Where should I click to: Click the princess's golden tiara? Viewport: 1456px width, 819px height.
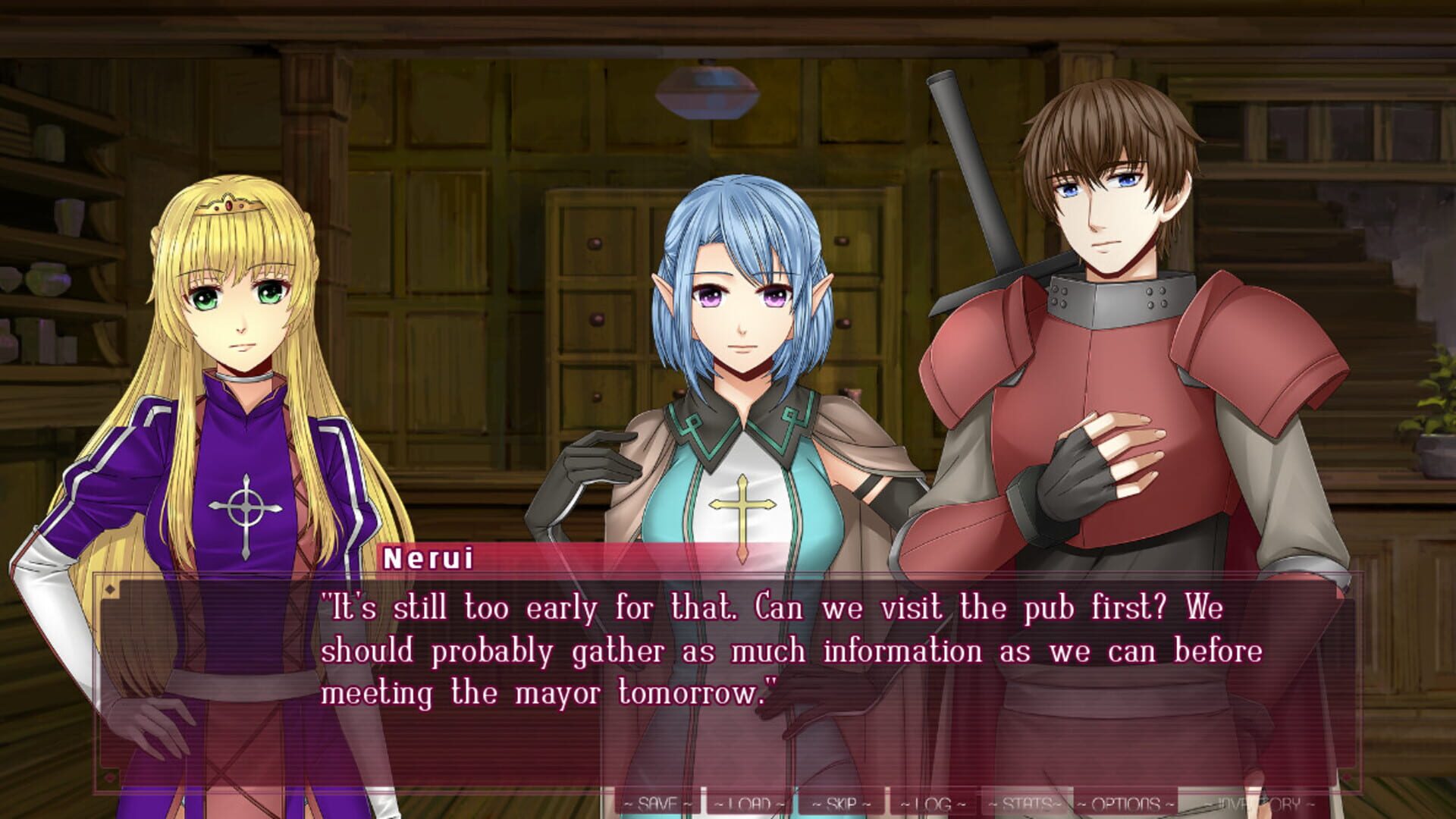[x=227, y=205]
